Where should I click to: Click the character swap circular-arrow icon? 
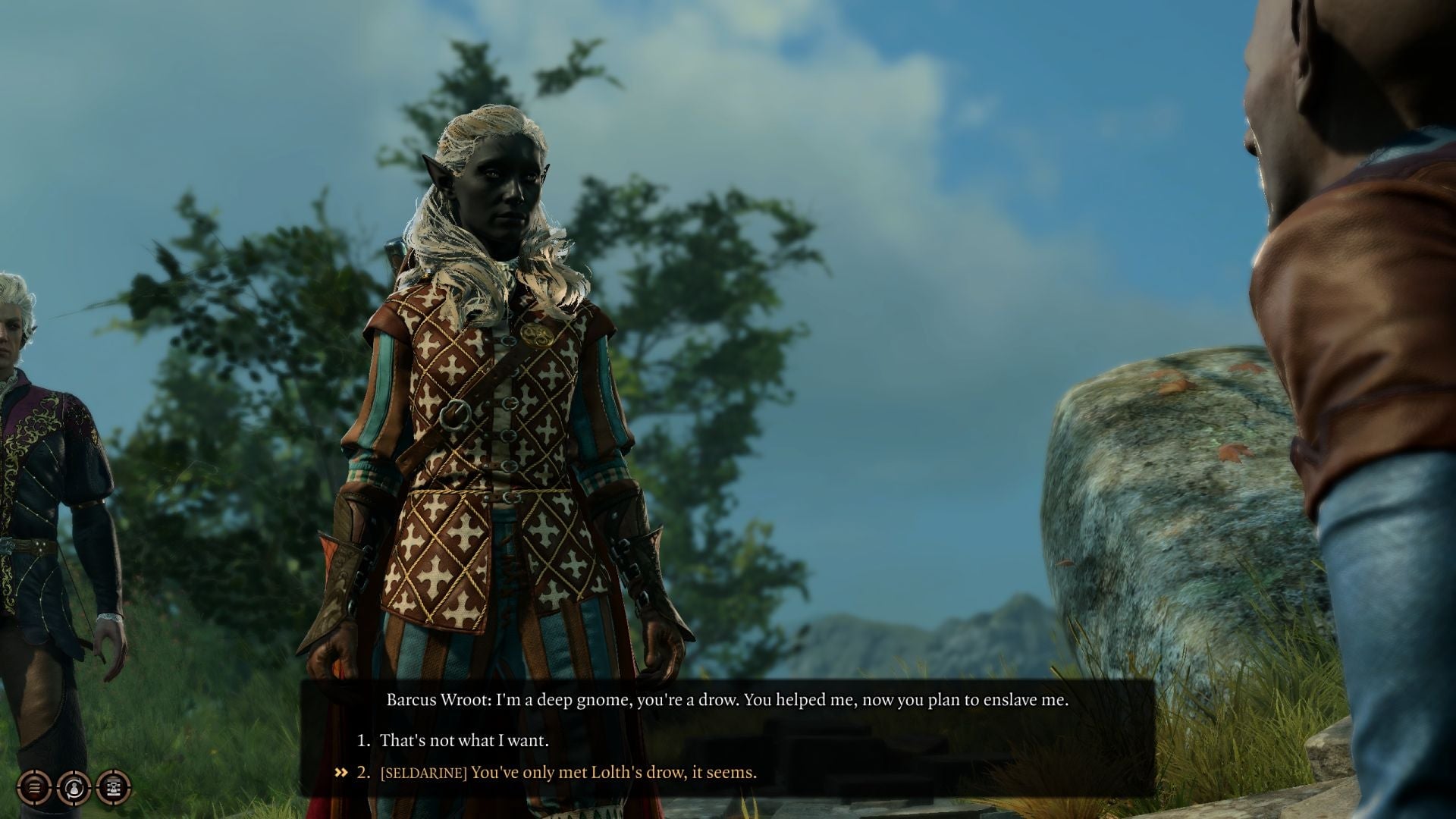[74, 789]
